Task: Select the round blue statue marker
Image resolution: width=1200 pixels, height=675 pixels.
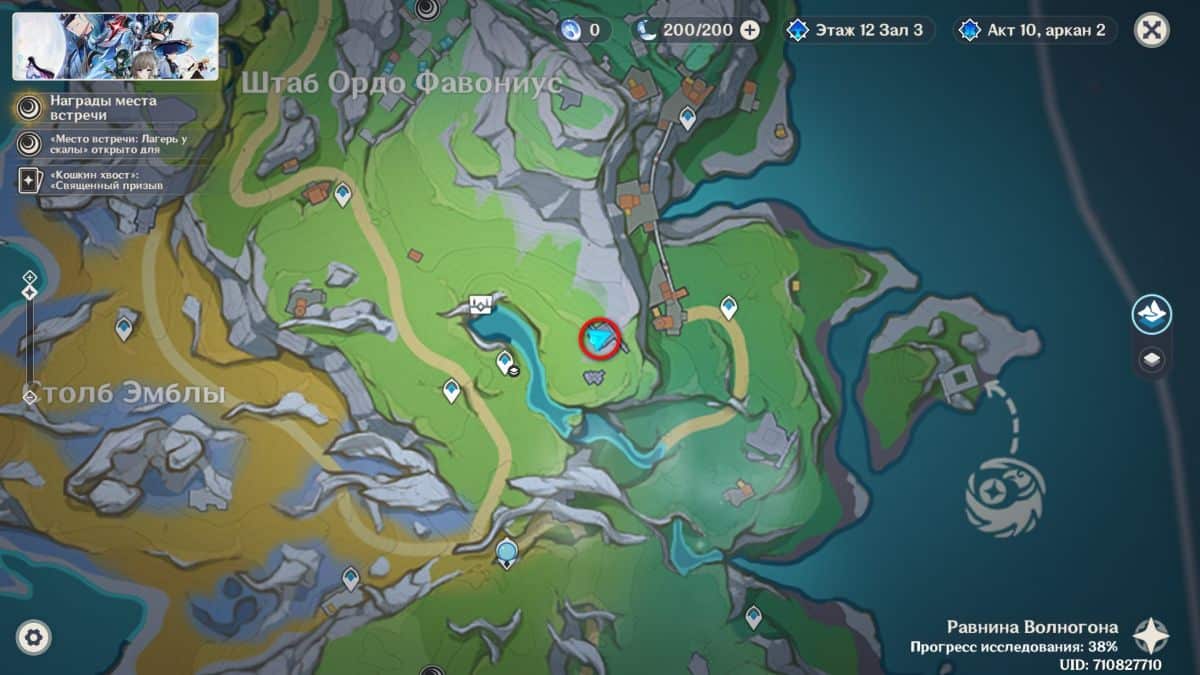Action: point(507,549)
